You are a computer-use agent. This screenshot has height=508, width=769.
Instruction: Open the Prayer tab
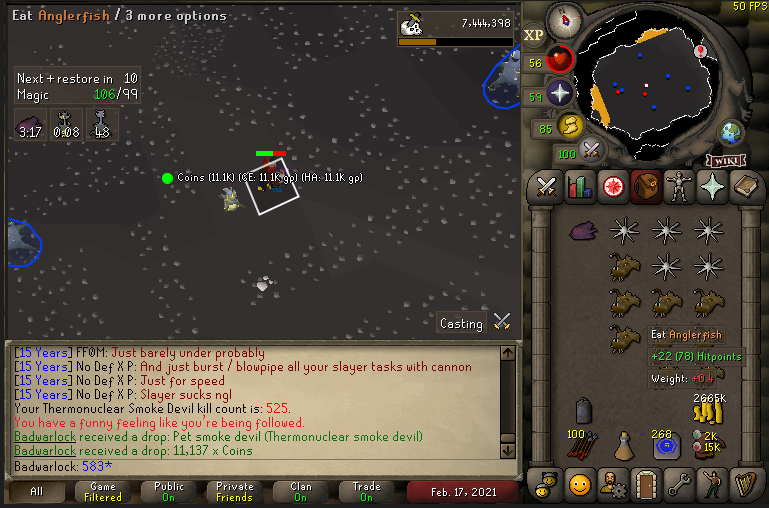(x=712, y=186)
